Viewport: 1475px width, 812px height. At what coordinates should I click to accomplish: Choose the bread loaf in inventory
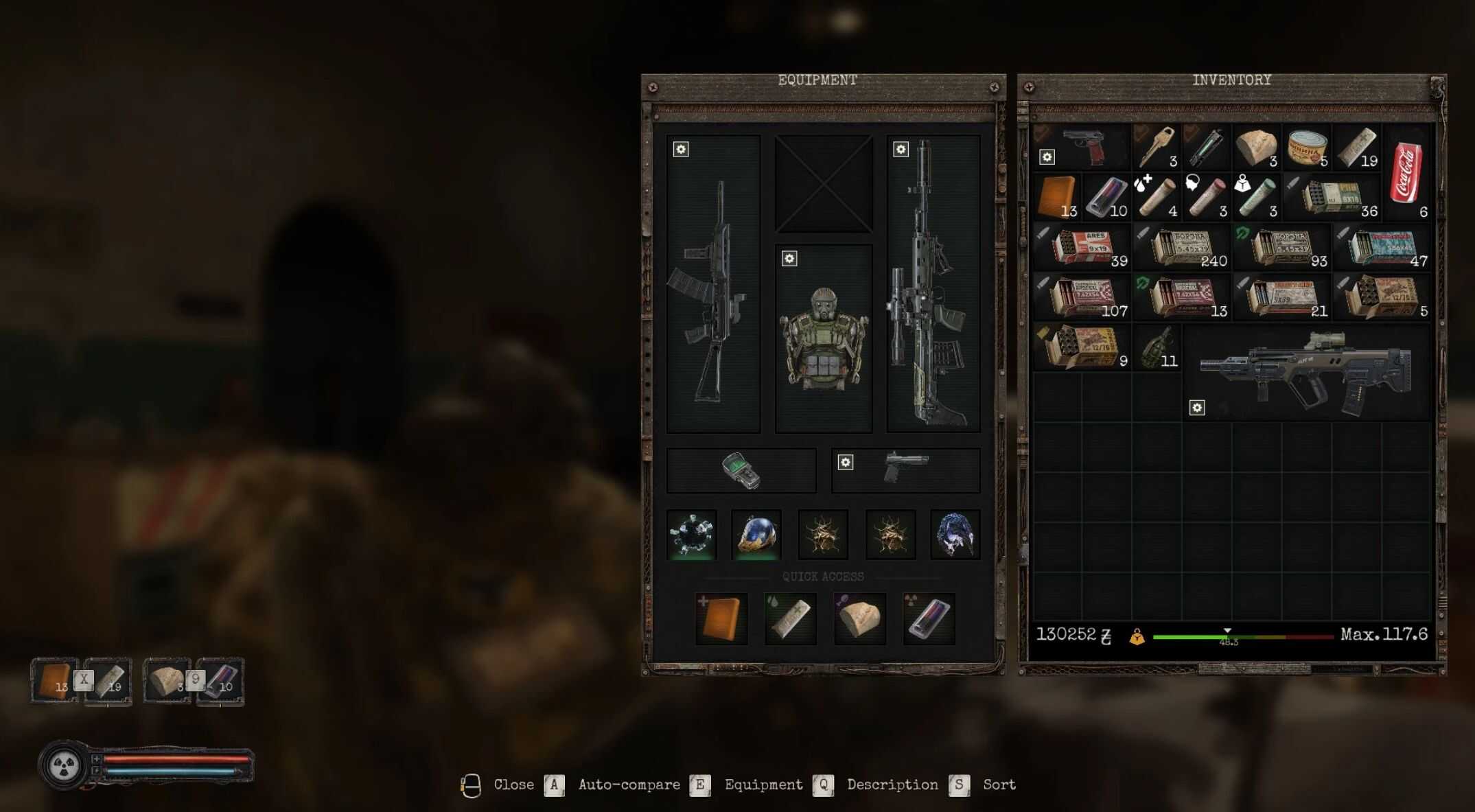(x=1256, y=147)
